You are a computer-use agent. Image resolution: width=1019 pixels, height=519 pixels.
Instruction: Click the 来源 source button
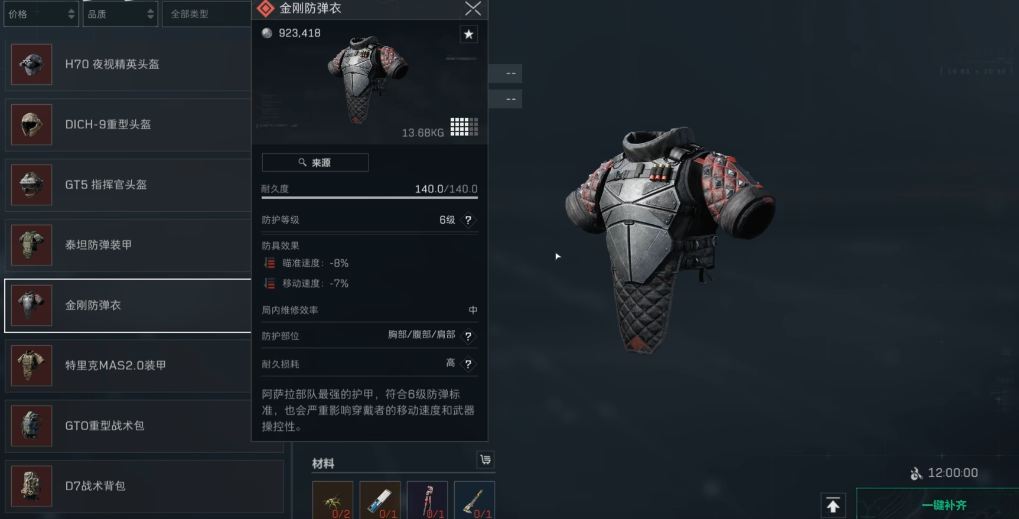point(315,162)
